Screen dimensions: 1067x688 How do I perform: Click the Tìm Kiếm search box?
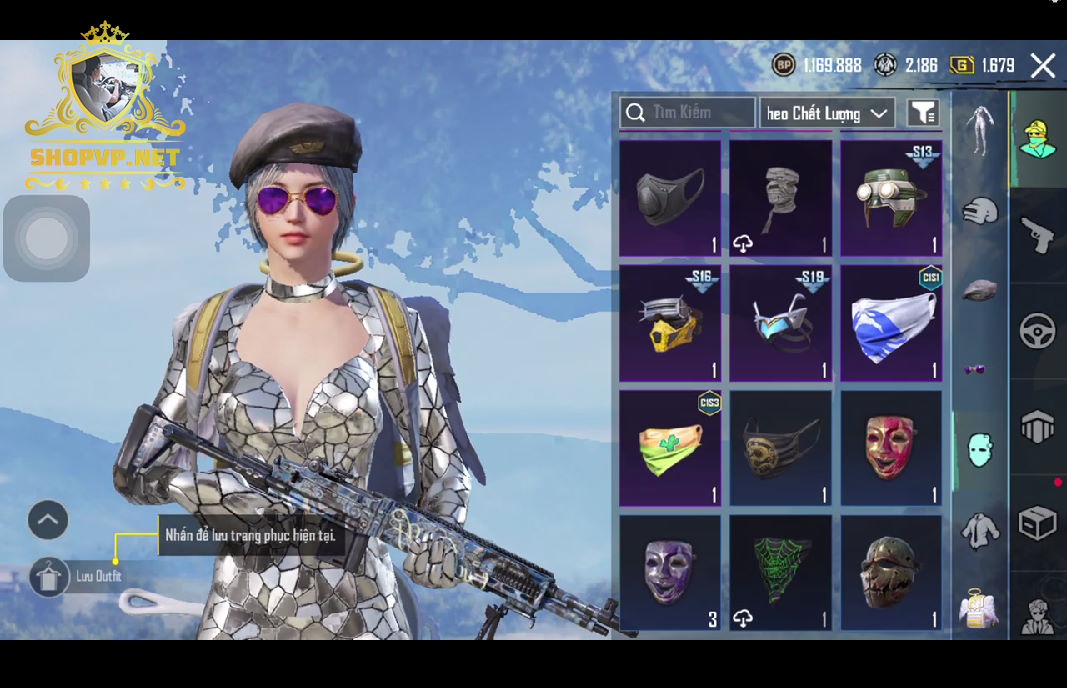coord(688,113)
